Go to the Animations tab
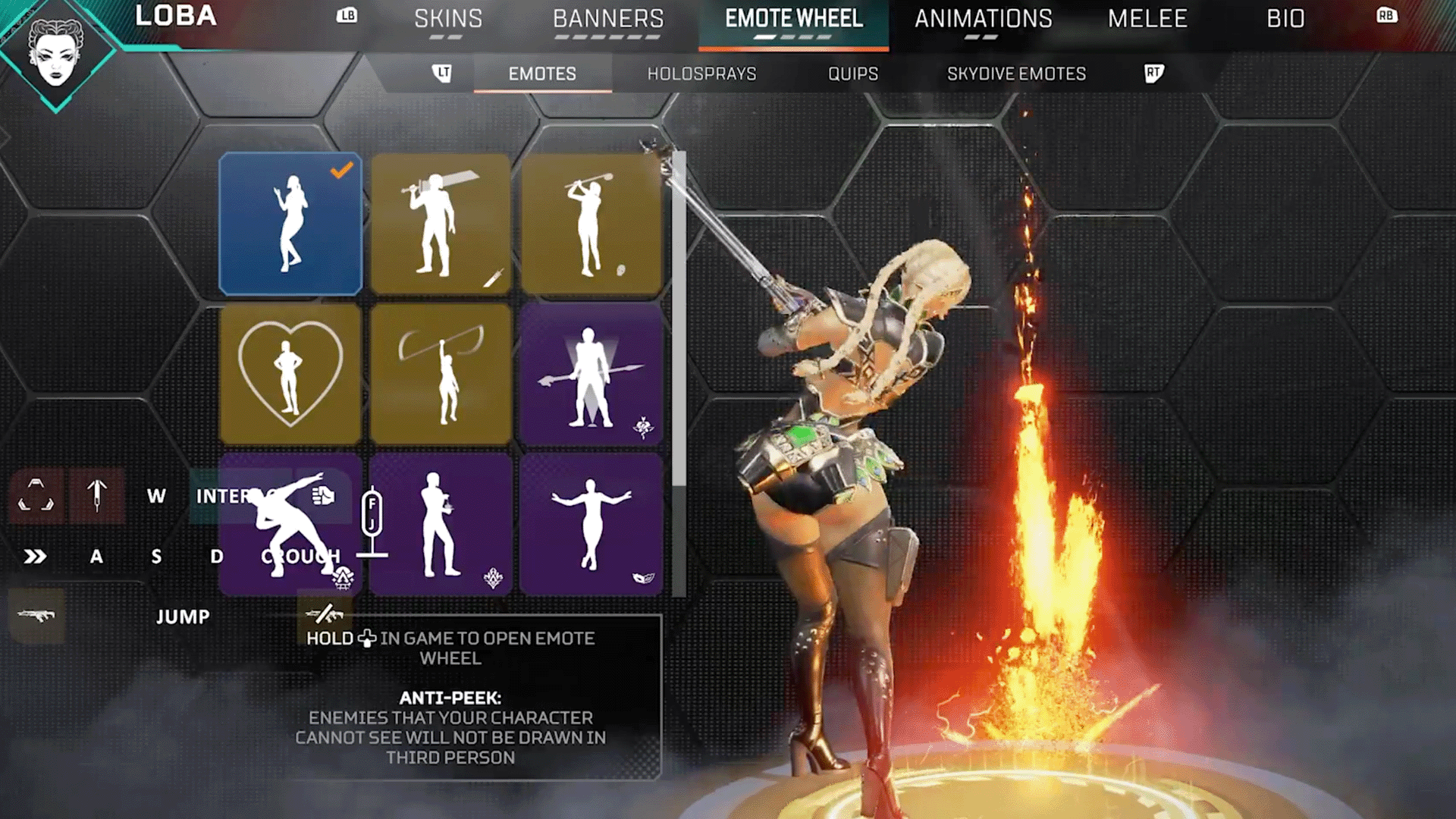Viewport: 1456px width, 819px height. [x=983, y=19]
